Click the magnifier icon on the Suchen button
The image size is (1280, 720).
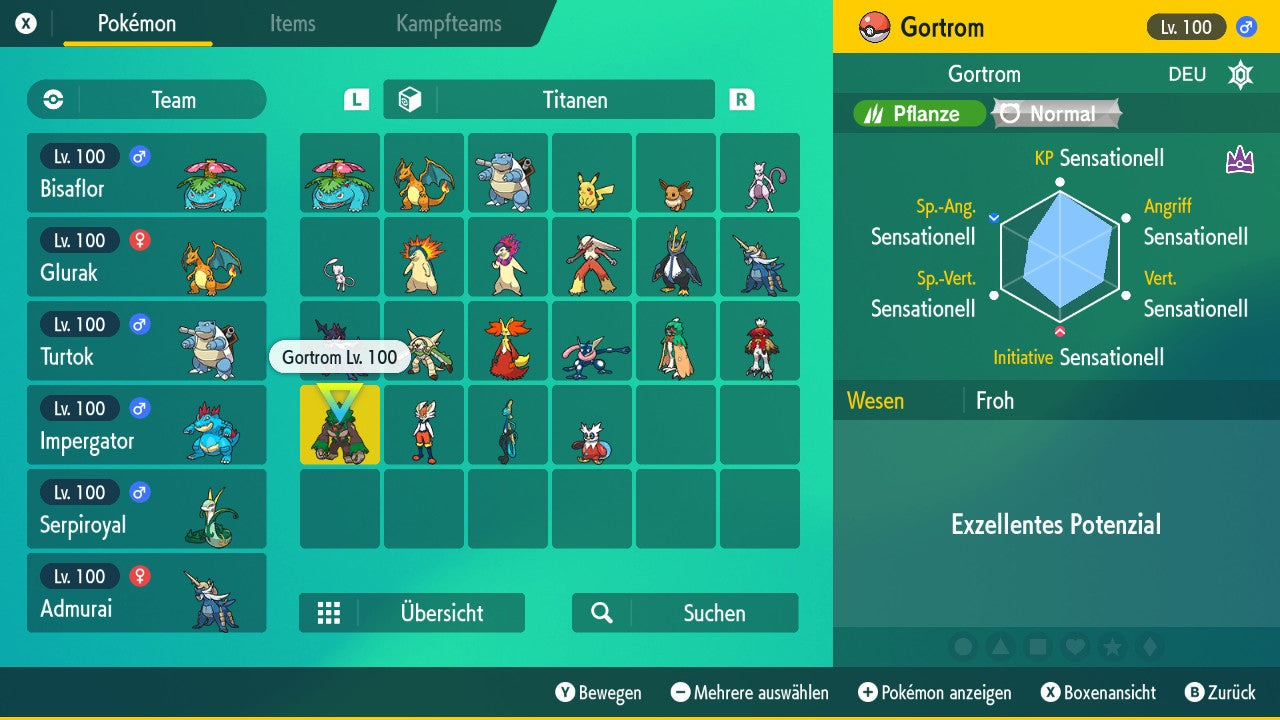click(601, 613)
